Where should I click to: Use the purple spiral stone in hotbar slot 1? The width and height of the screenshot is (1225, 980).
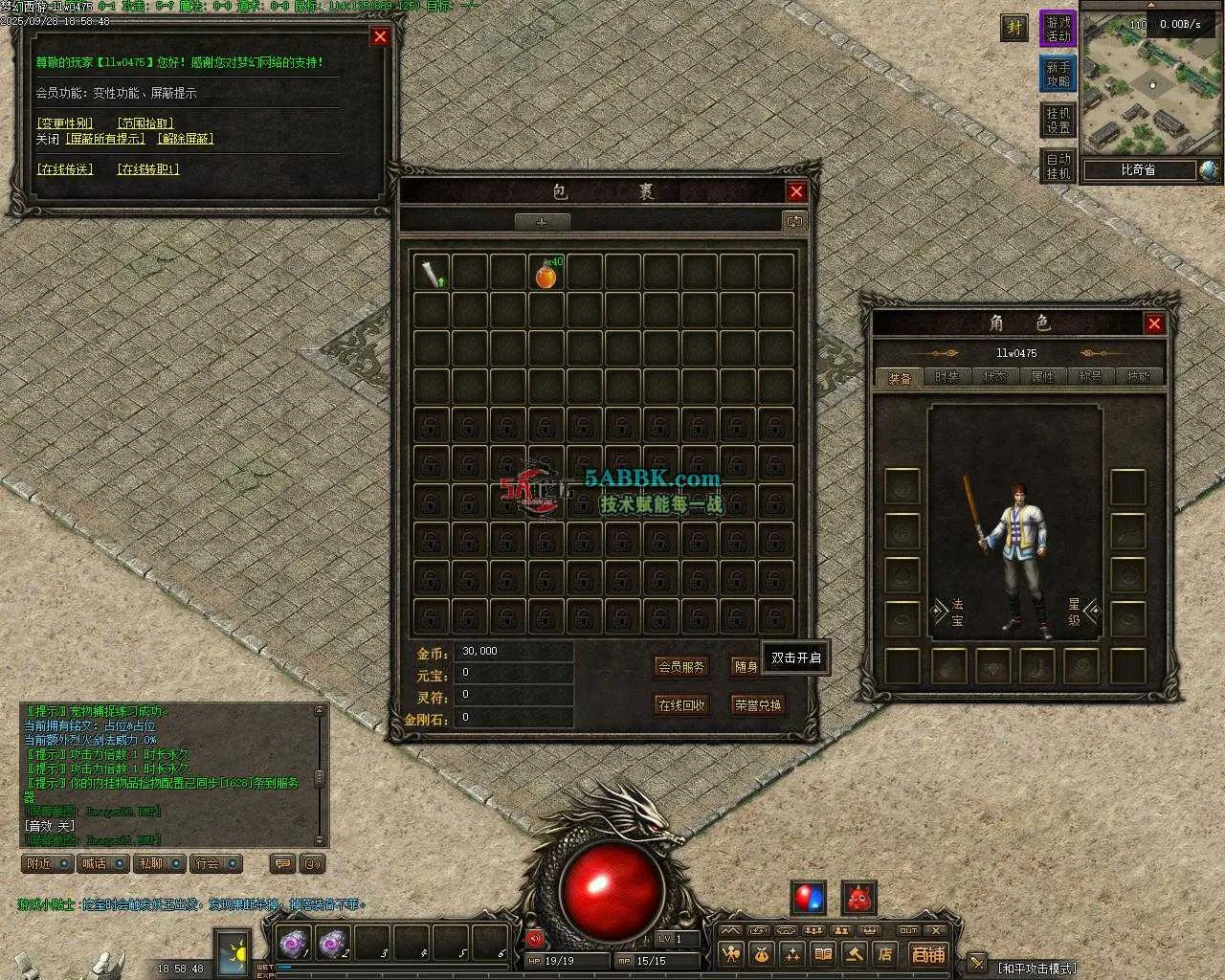pyautogui.click(x=291, y=944)
